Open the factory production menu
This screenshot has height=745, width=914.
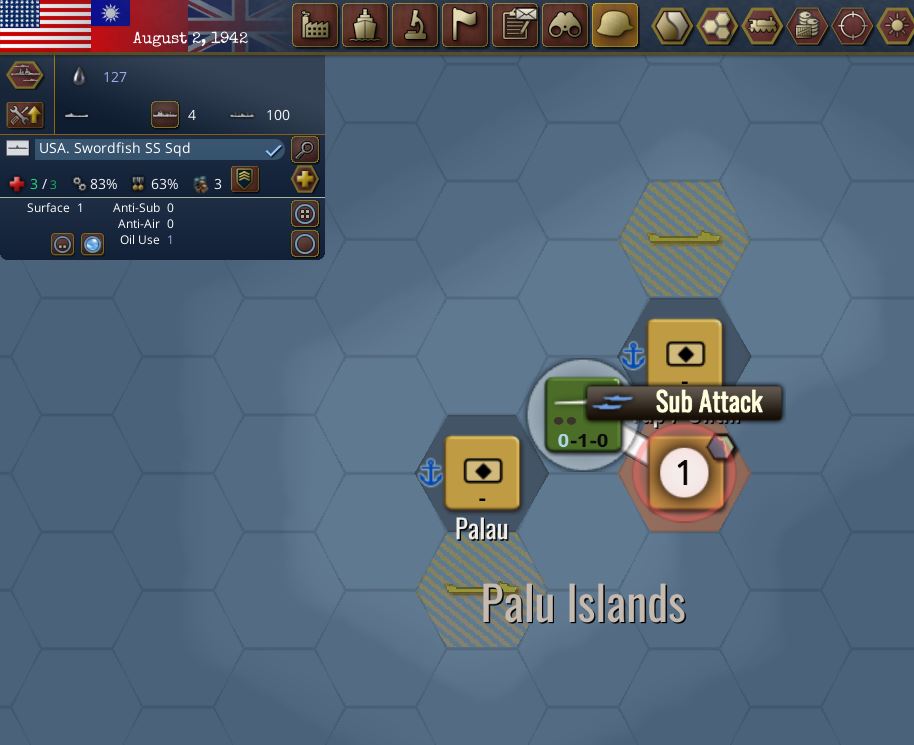(315, 25)
